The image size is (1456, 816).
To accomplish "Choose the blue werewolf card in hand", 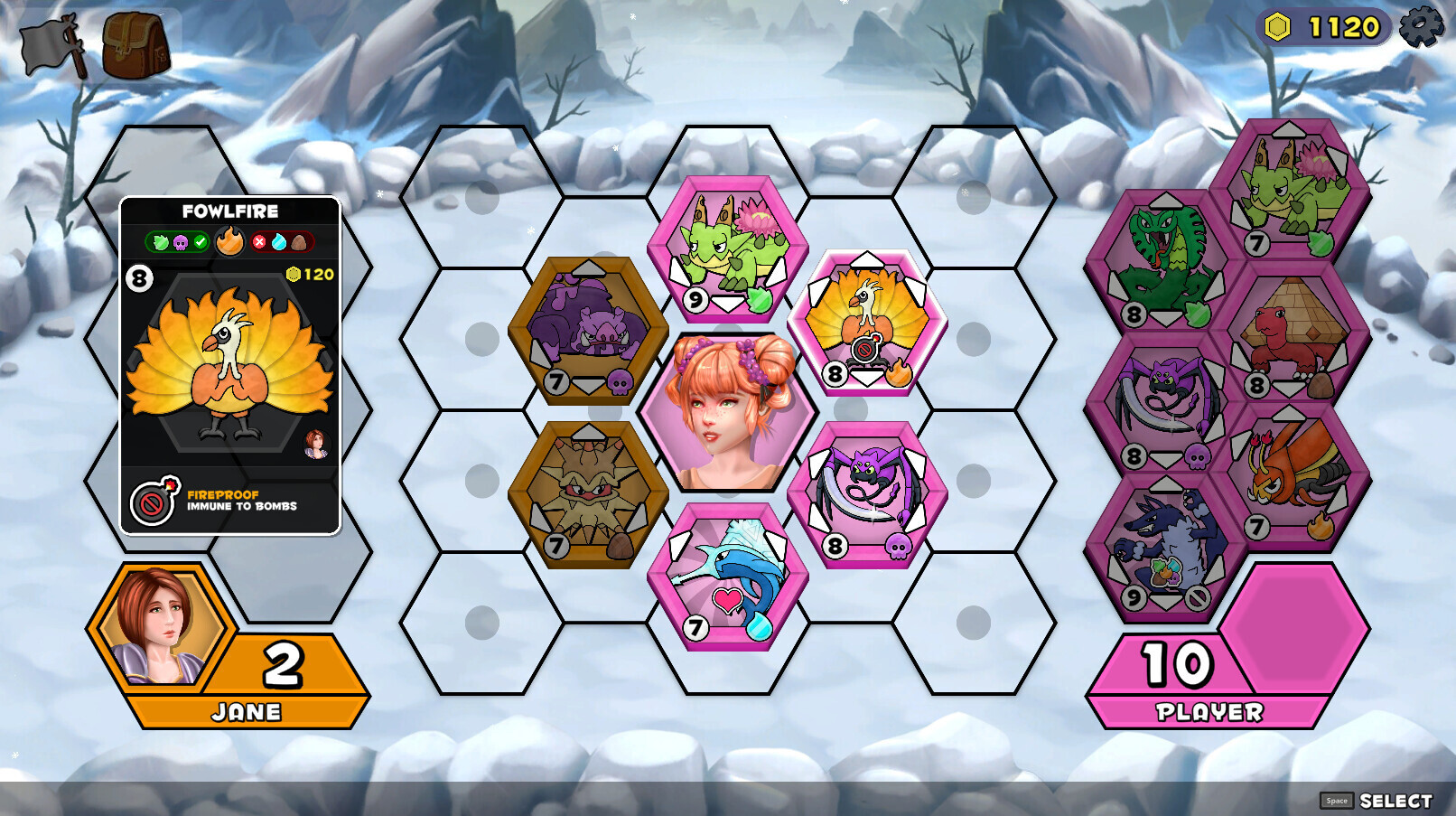I will pos(1163,546).
